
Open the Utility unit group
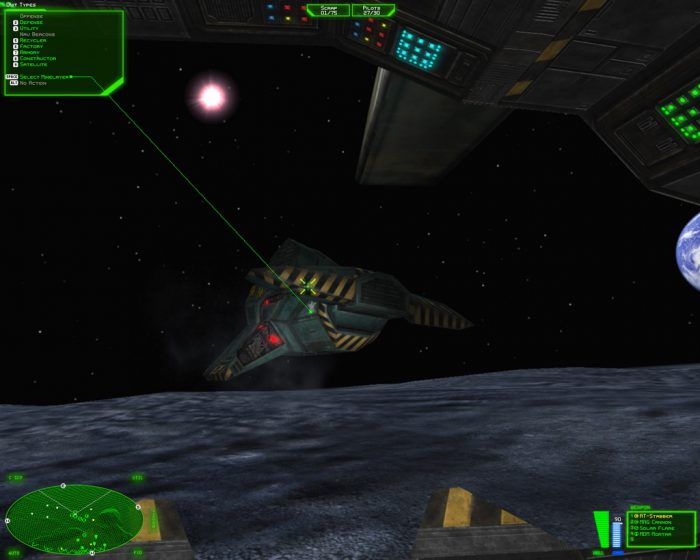click(31, 28)
